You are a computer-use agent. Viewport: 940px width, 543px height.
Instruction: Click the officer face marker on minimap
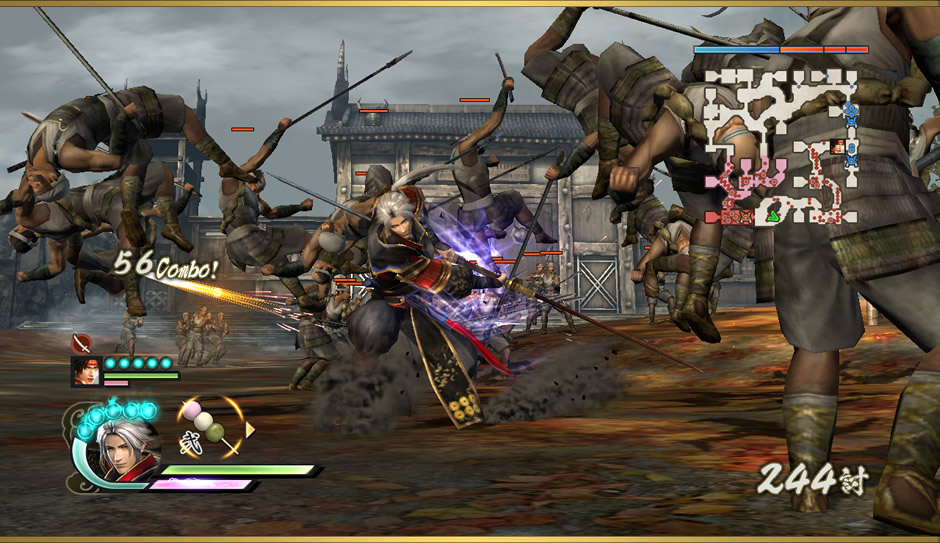coord(838,147)
